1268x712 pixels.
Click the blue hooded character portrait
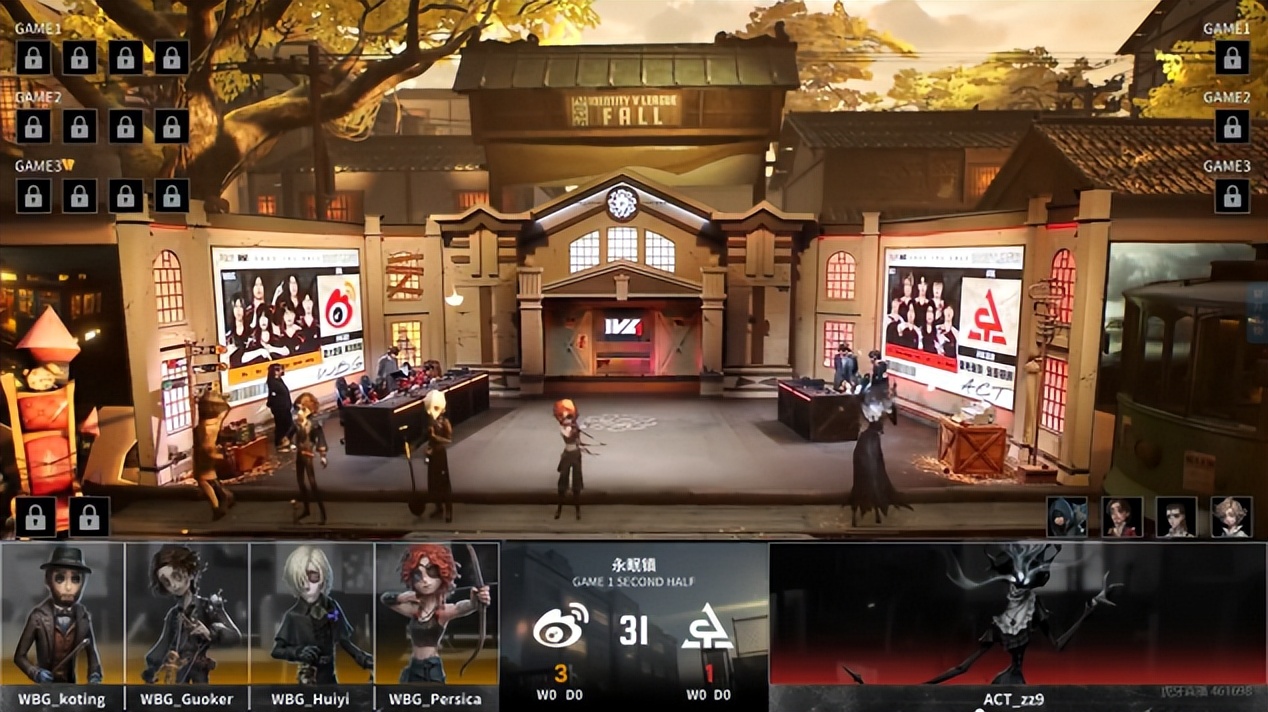1067,517
